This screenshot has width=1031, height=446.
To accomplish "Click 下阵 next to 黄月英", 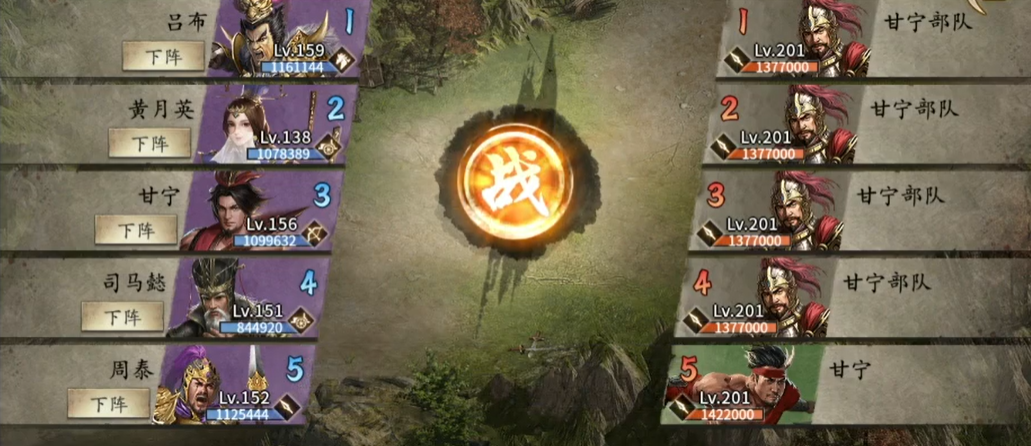I will pos(149,143).
